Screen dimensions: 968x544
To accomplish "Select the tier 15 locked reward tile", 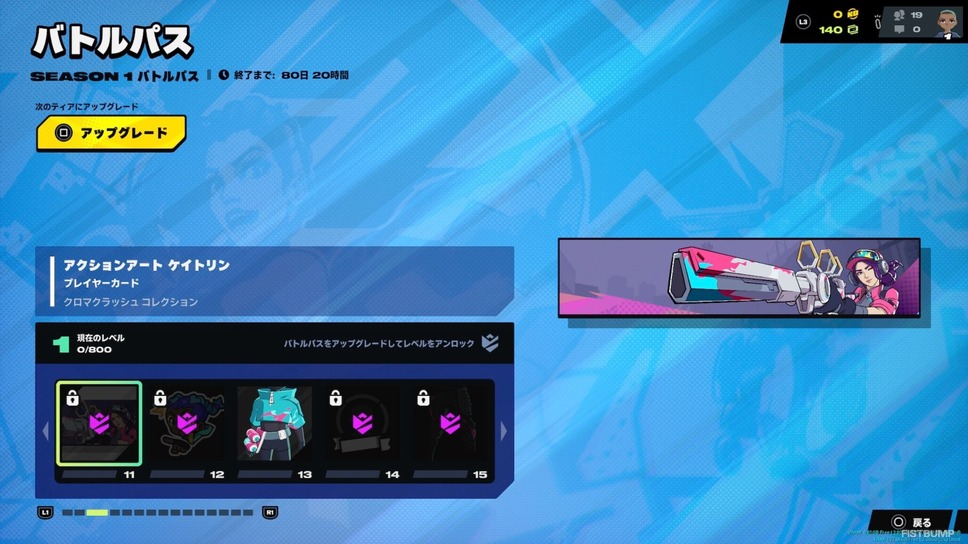I will tap(452, 424).
